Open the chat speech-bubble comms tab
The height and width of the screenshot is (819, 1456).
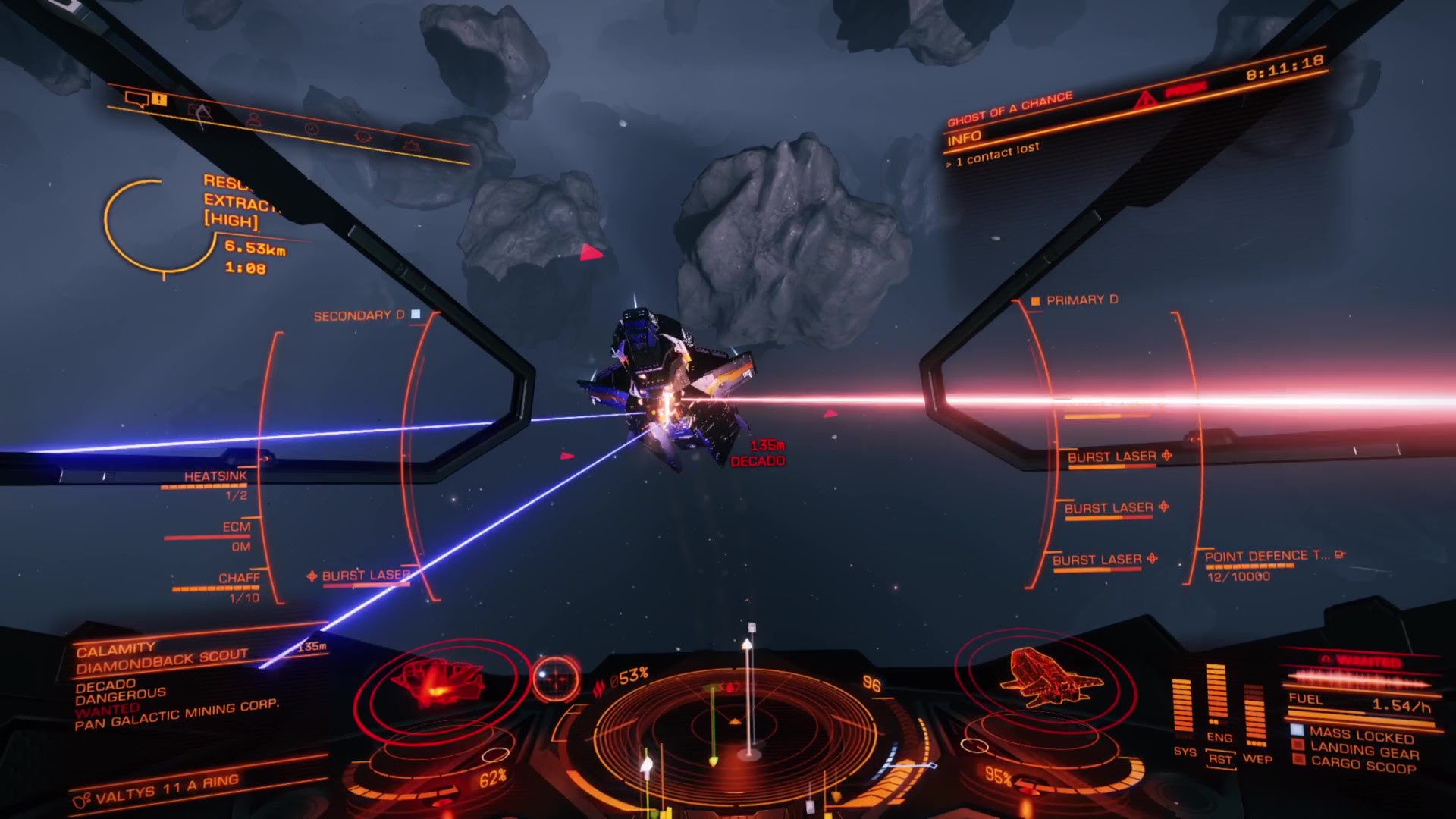pos(138,99)
